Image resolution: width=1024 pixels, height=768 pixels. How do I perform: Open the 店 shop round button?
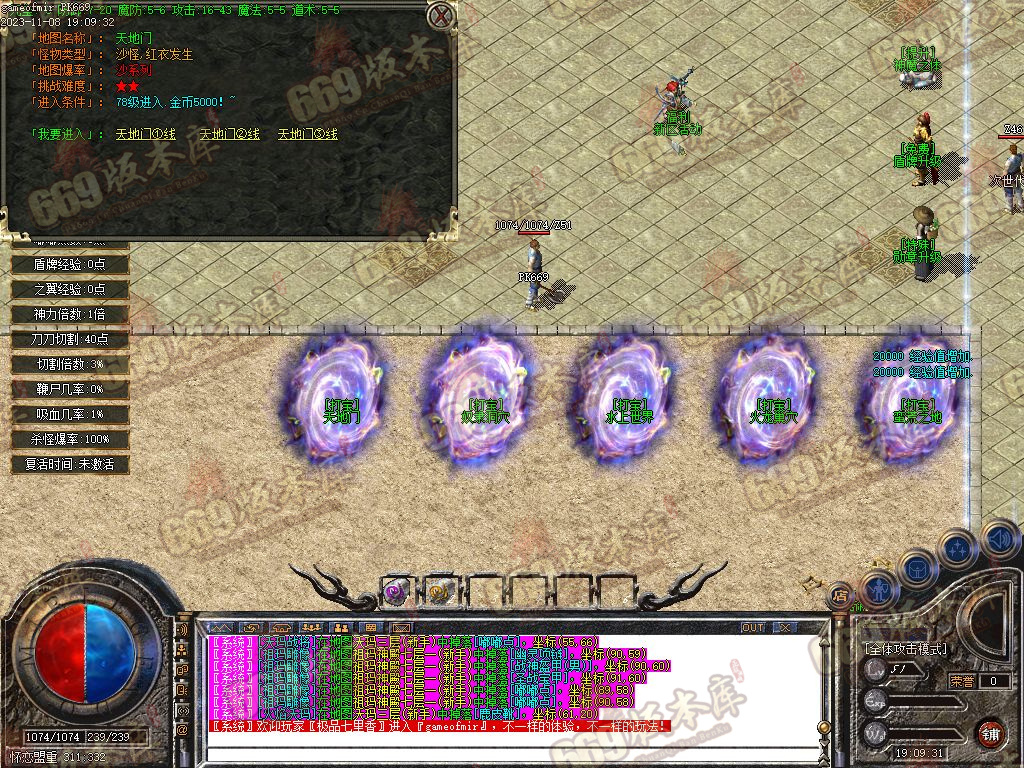840,596
